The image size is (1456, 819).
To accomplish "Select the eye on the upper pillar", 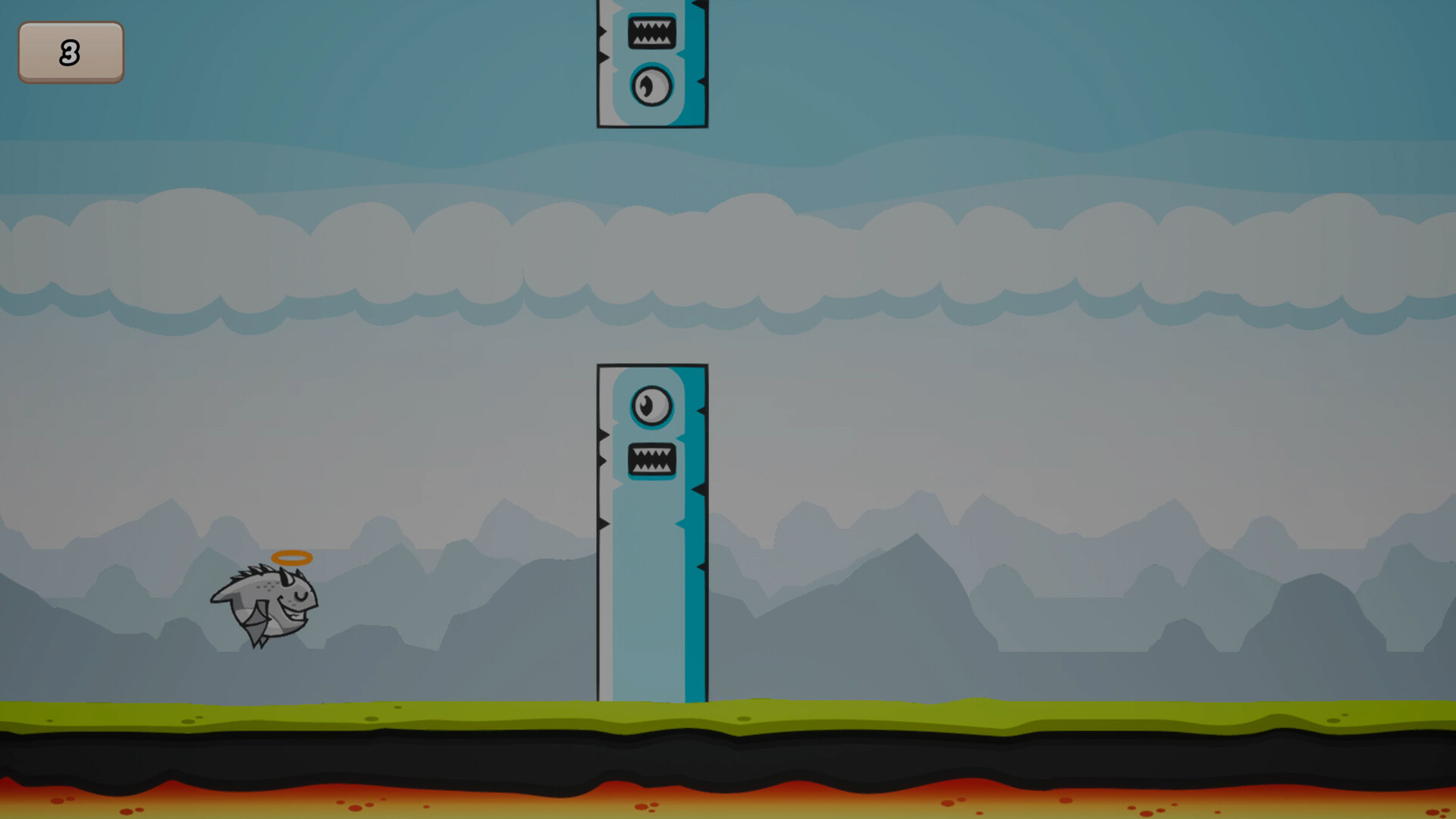I will [651, 85].
